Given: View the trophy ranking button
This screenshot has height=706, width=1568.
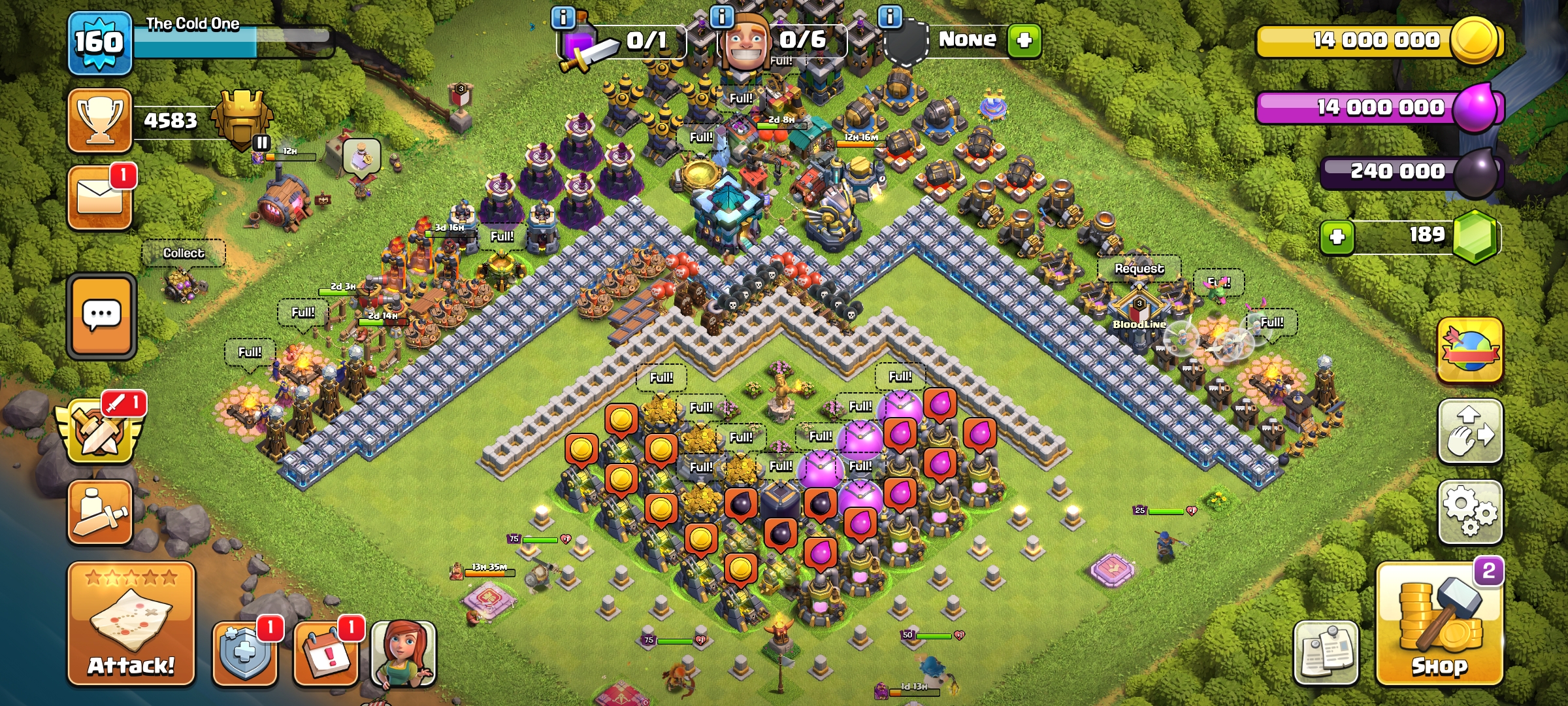Looking at the screenshot, I should click(x=100, y=120).
